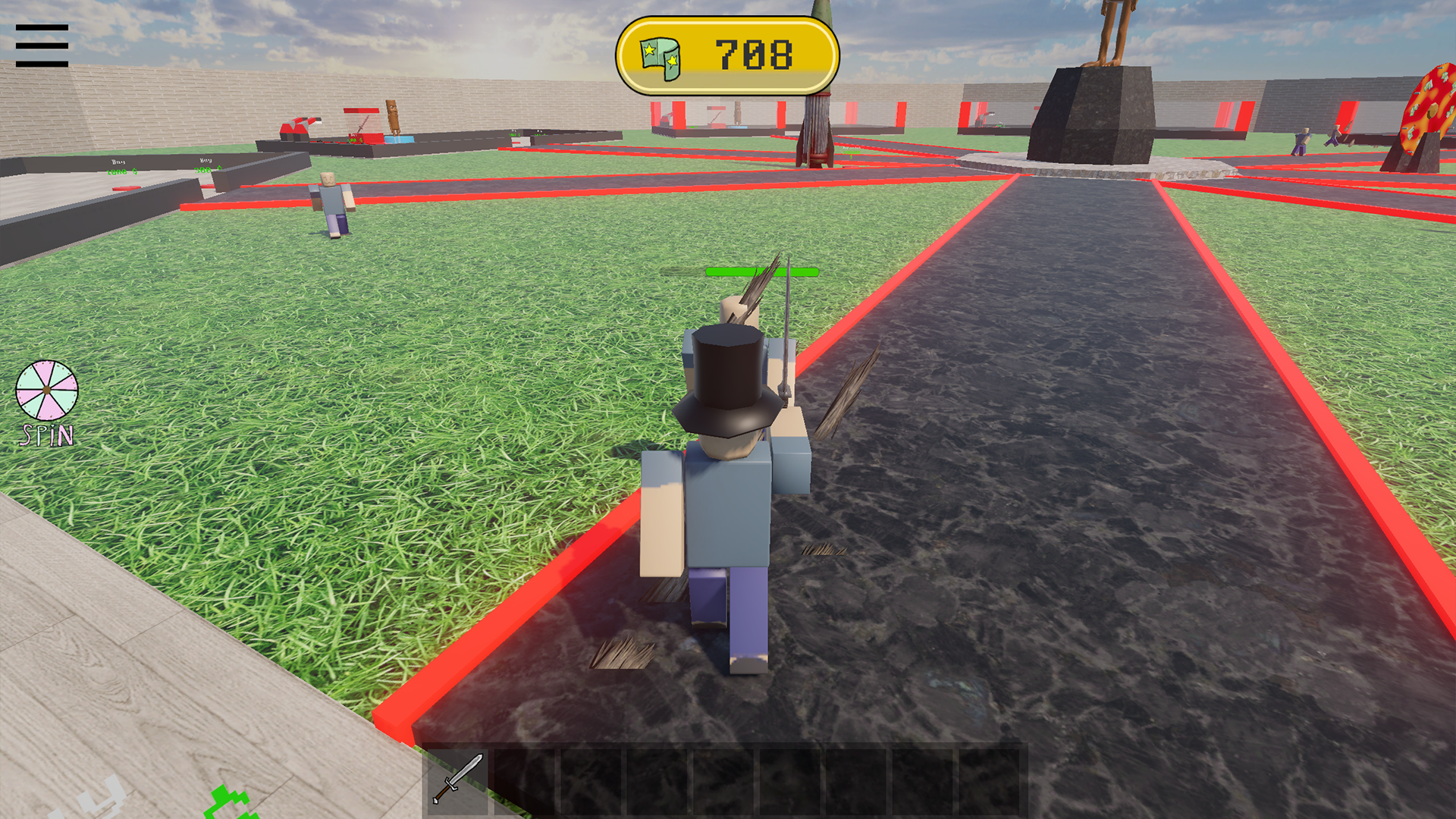Click the middle slot of the hotbar
Viewport: 1456px width, 819px height.
tap(722, 783)
